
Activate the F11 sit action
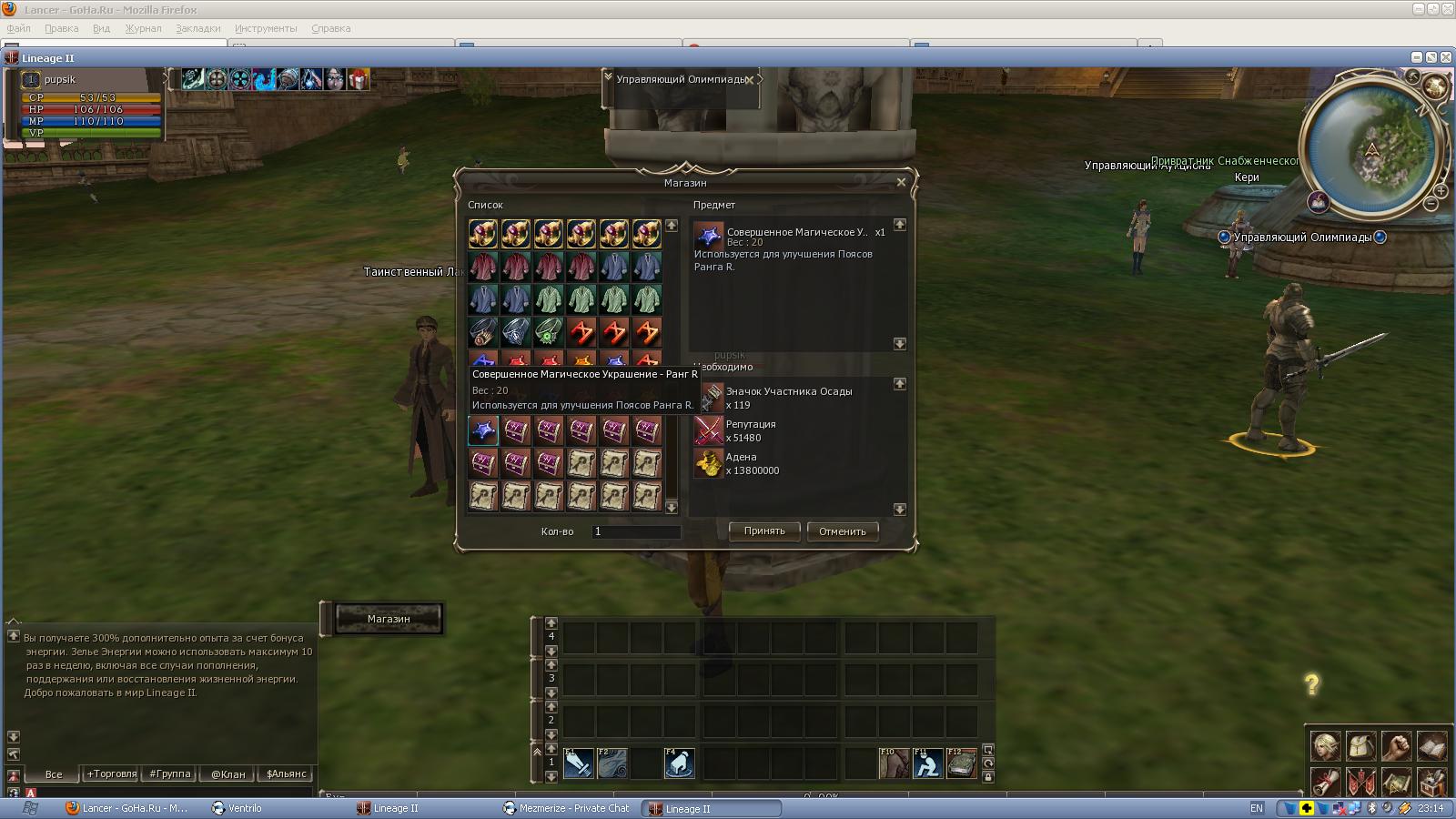coord(927,763)
